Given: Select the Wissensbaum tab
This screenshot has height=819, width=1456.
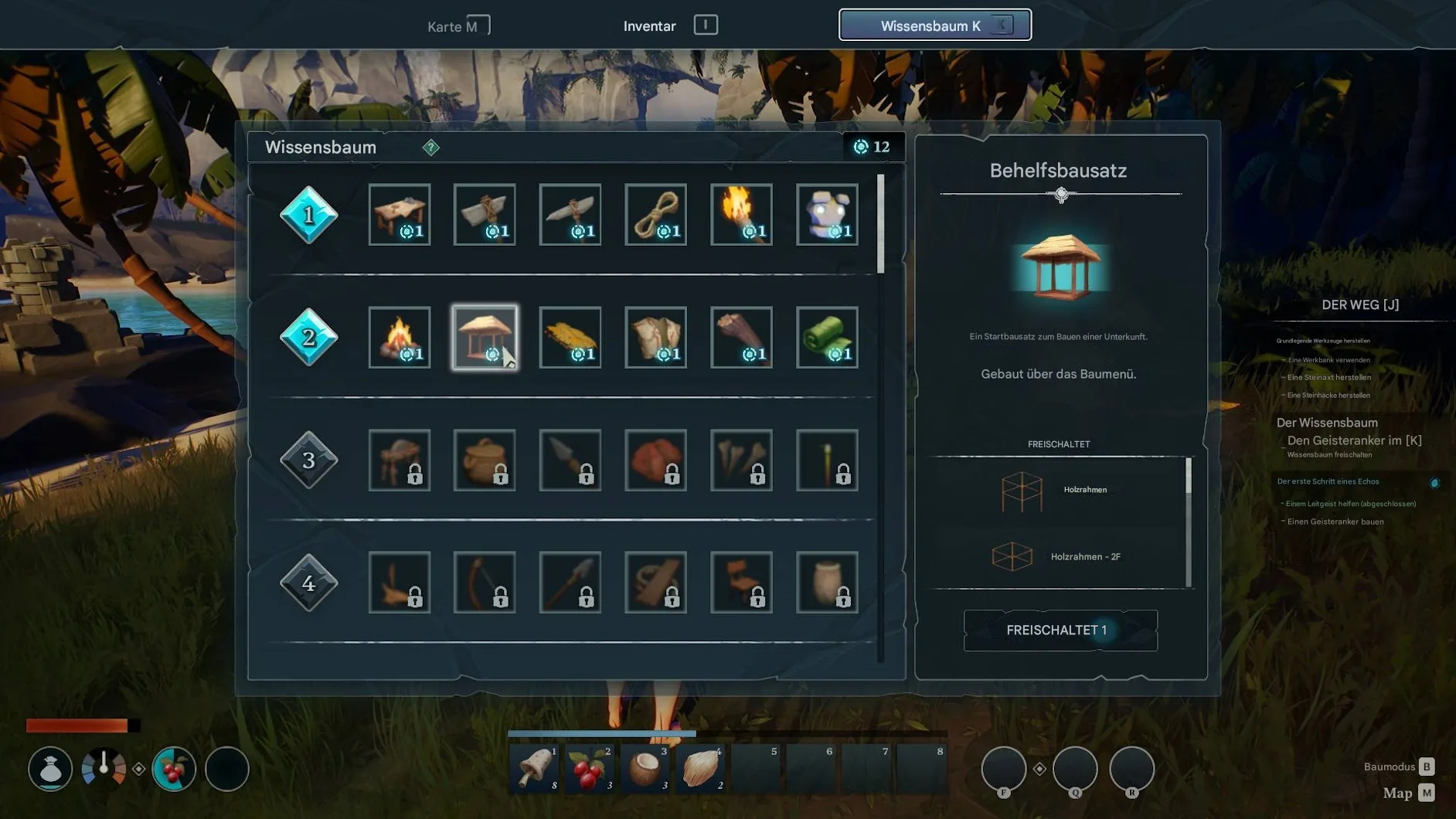Looking at the screenshot, I should coord(934,25).
